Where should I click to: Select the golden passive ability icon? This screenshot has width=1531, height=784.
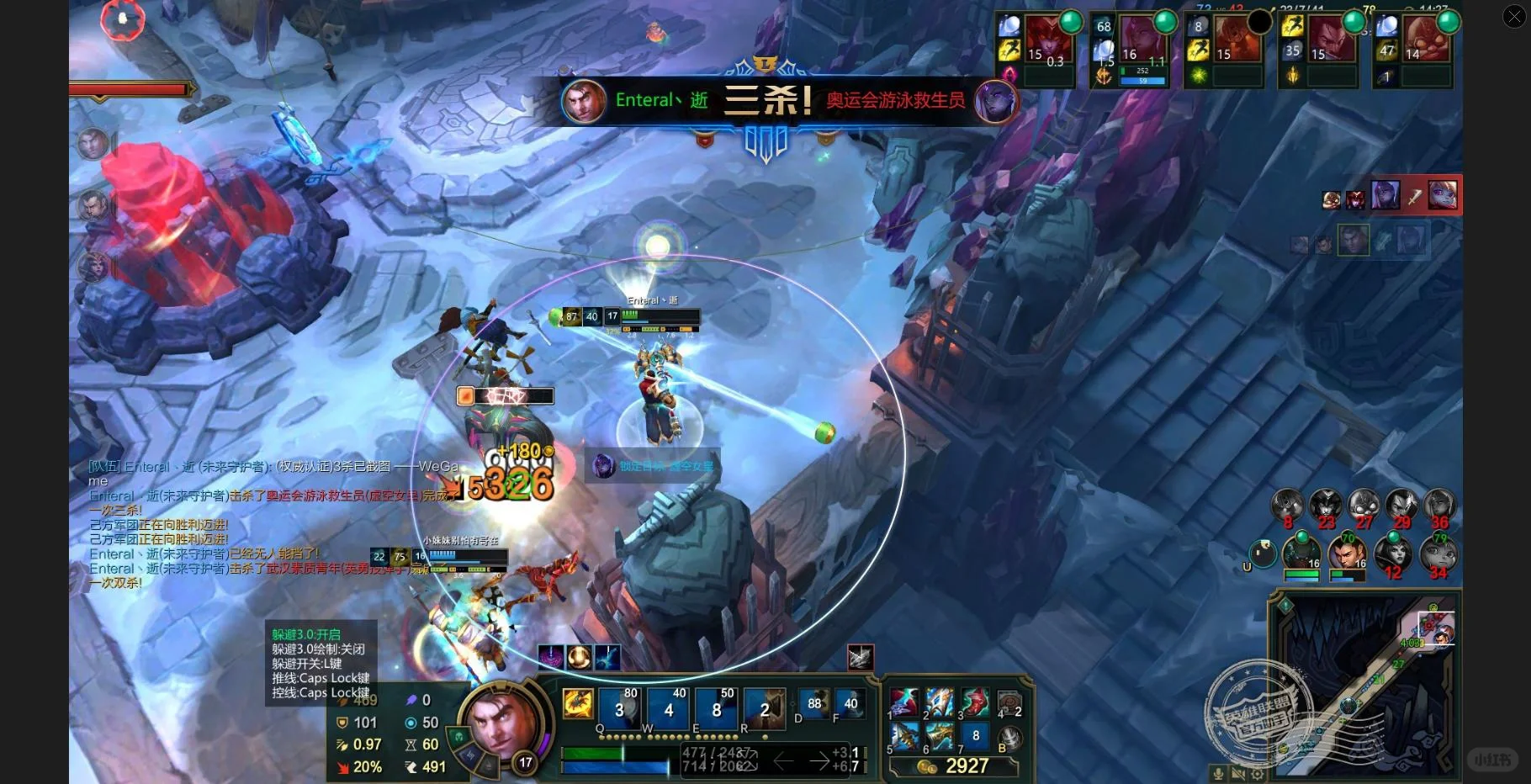point(578,704)
